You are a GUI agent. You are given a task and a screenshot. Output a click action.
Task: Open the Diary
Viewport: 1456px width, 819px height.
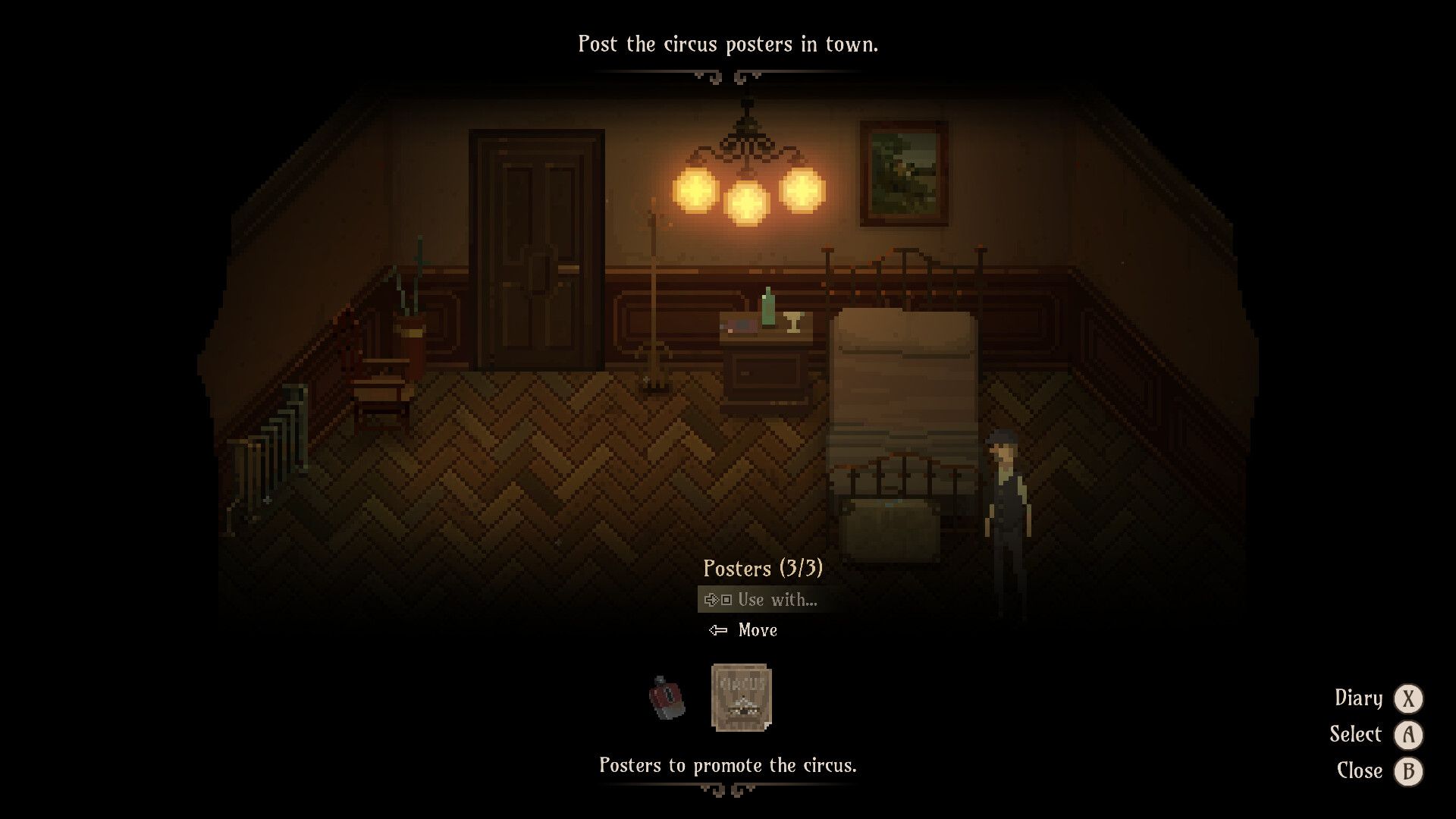(x=1360, y=698)
